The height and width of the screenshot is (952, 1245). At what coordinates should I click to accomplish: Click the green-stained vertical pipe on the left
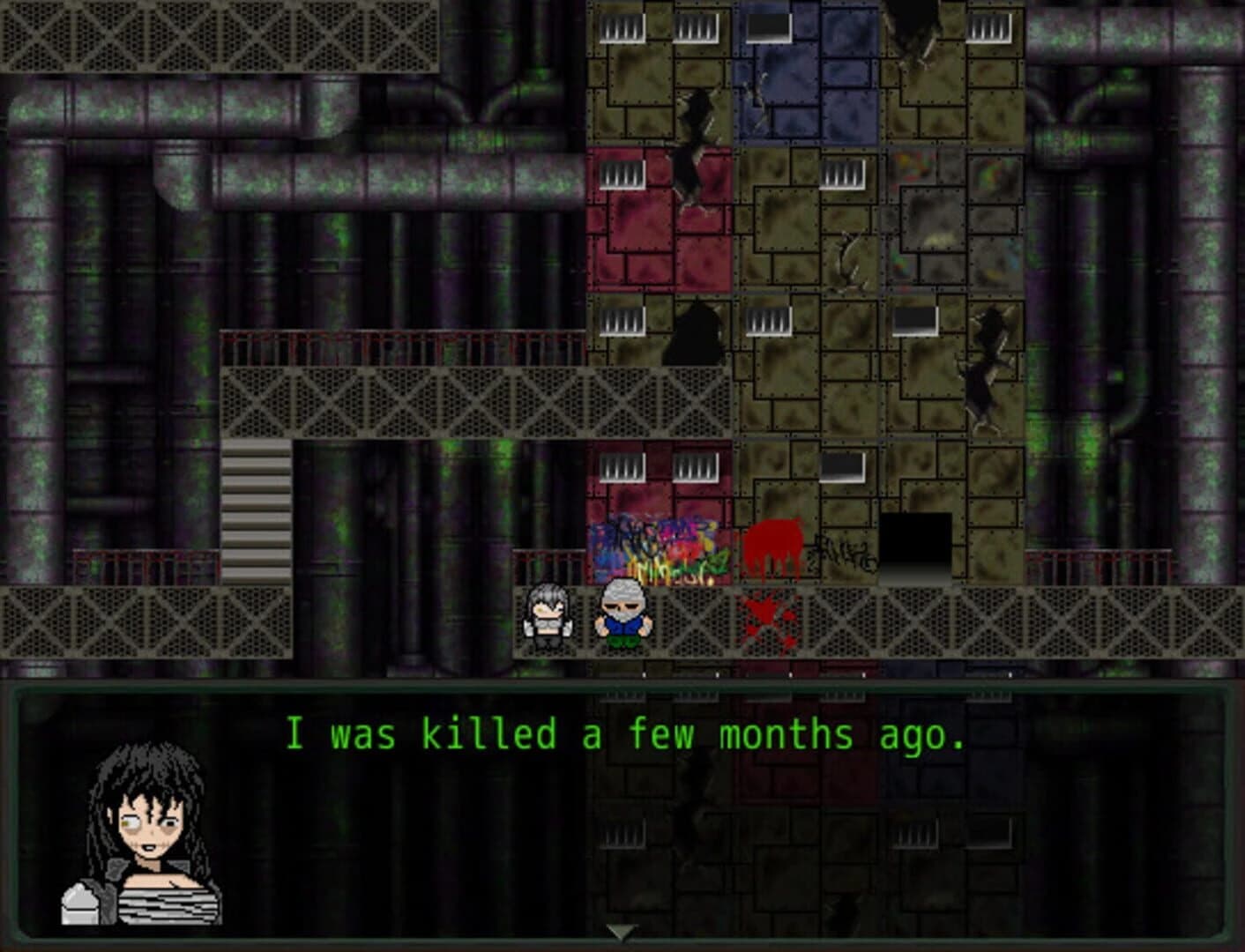click(x=35, y=353)
